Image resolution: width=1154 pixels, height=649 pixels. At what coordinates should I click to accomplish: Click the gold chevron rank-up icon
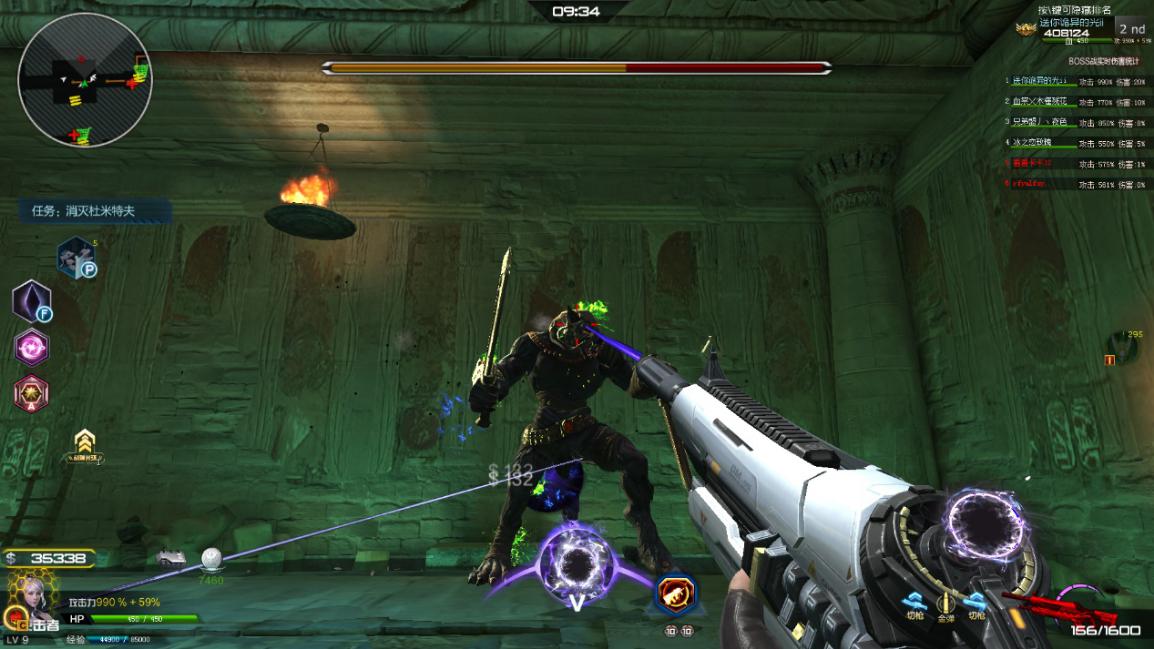(86, 445)
